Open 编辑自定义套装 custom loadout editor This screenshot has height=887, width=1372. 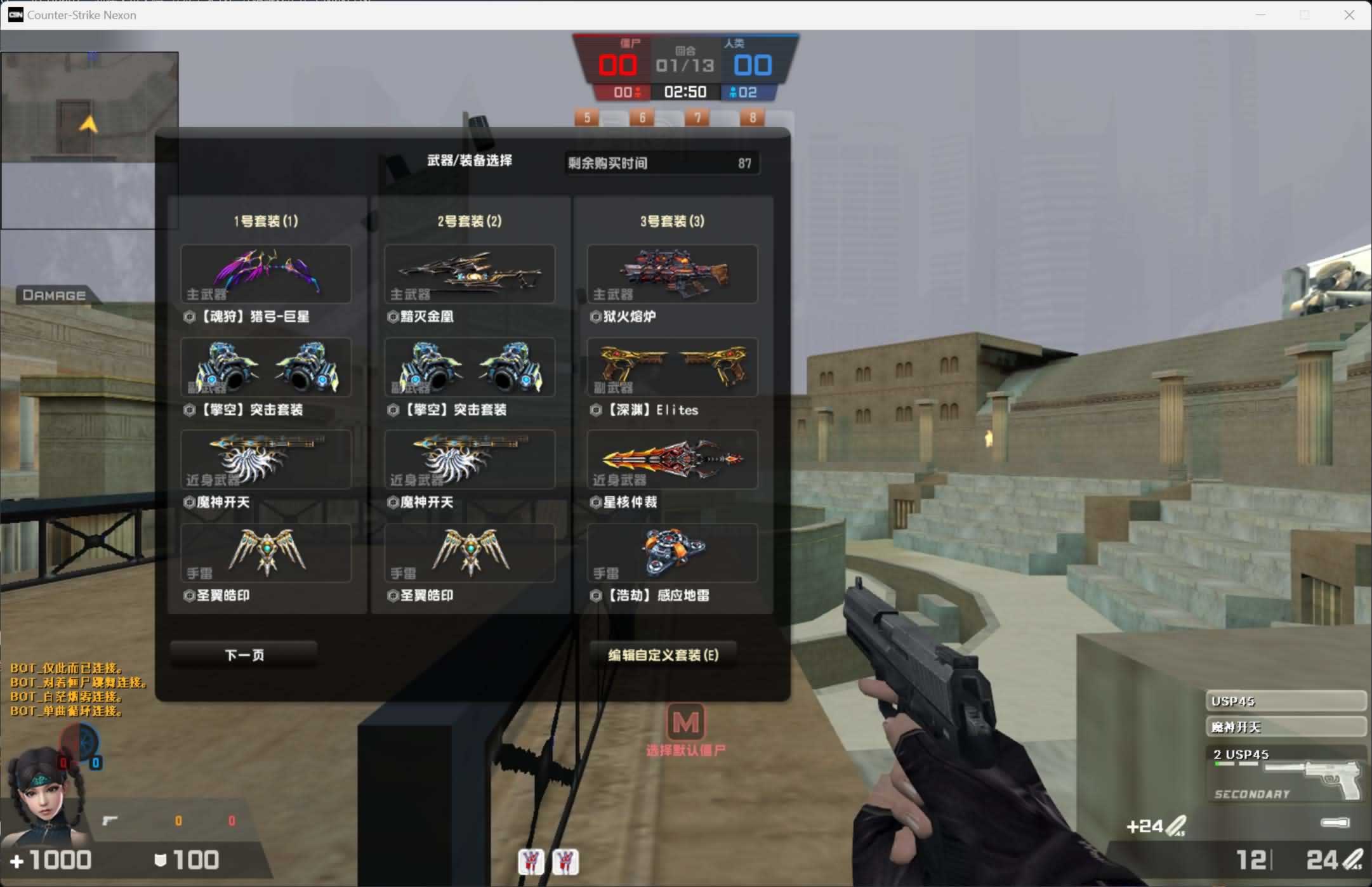[x=663, y=654]
